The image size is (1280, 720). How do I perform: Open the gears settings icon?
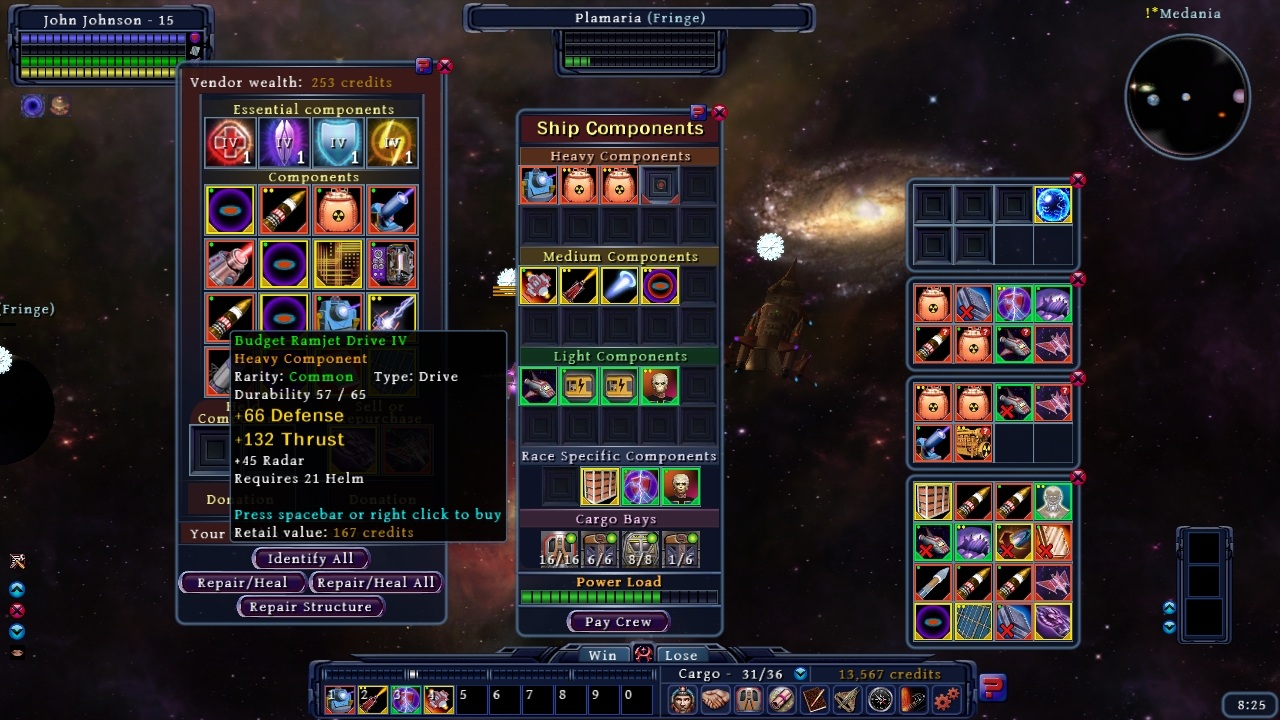click(946, 699)
